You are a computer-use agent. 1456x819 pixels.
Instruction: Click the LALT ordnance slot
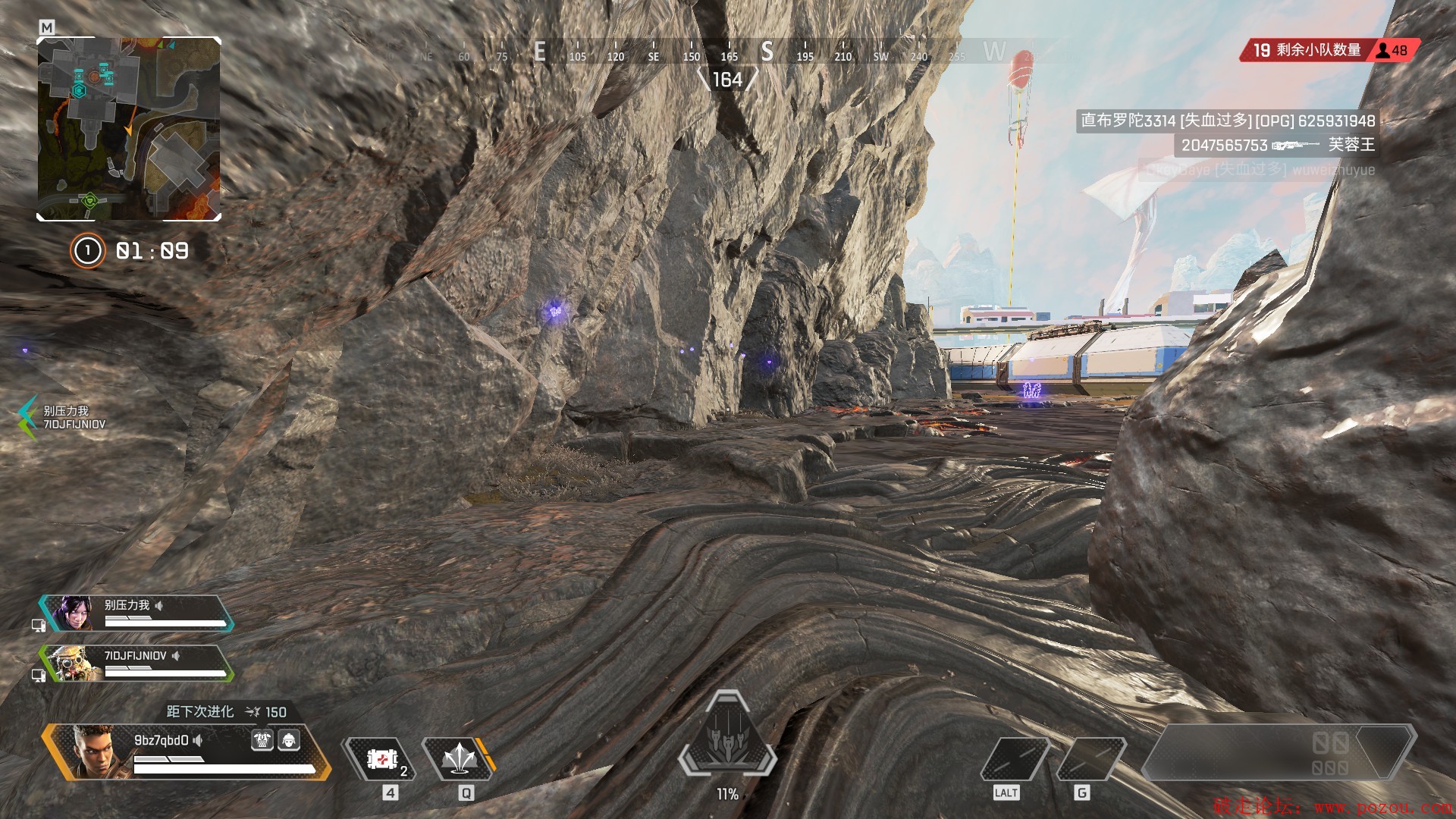[x=1013, y=758]
